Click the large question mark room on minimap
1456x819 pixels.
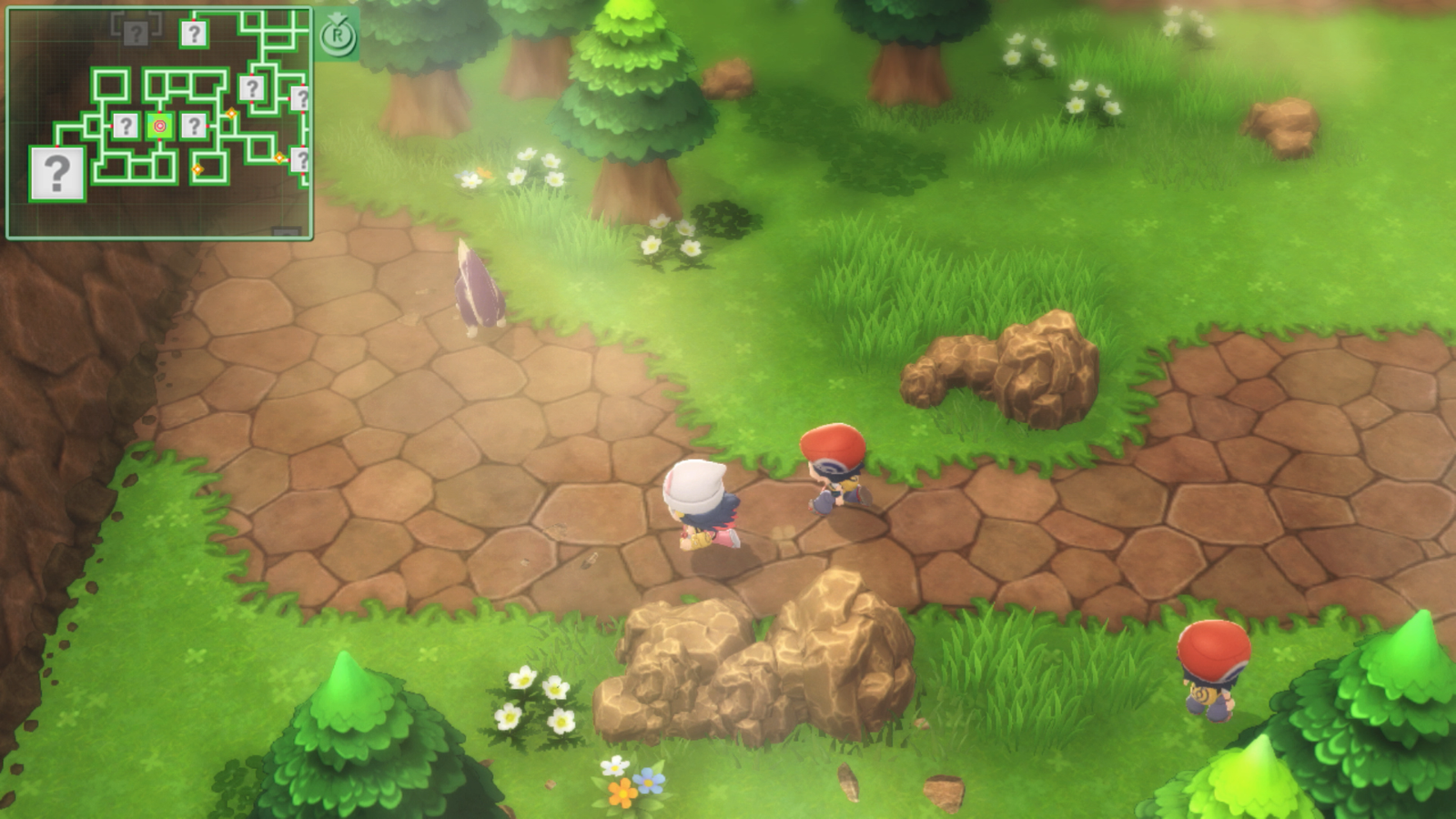coord(57,171)
